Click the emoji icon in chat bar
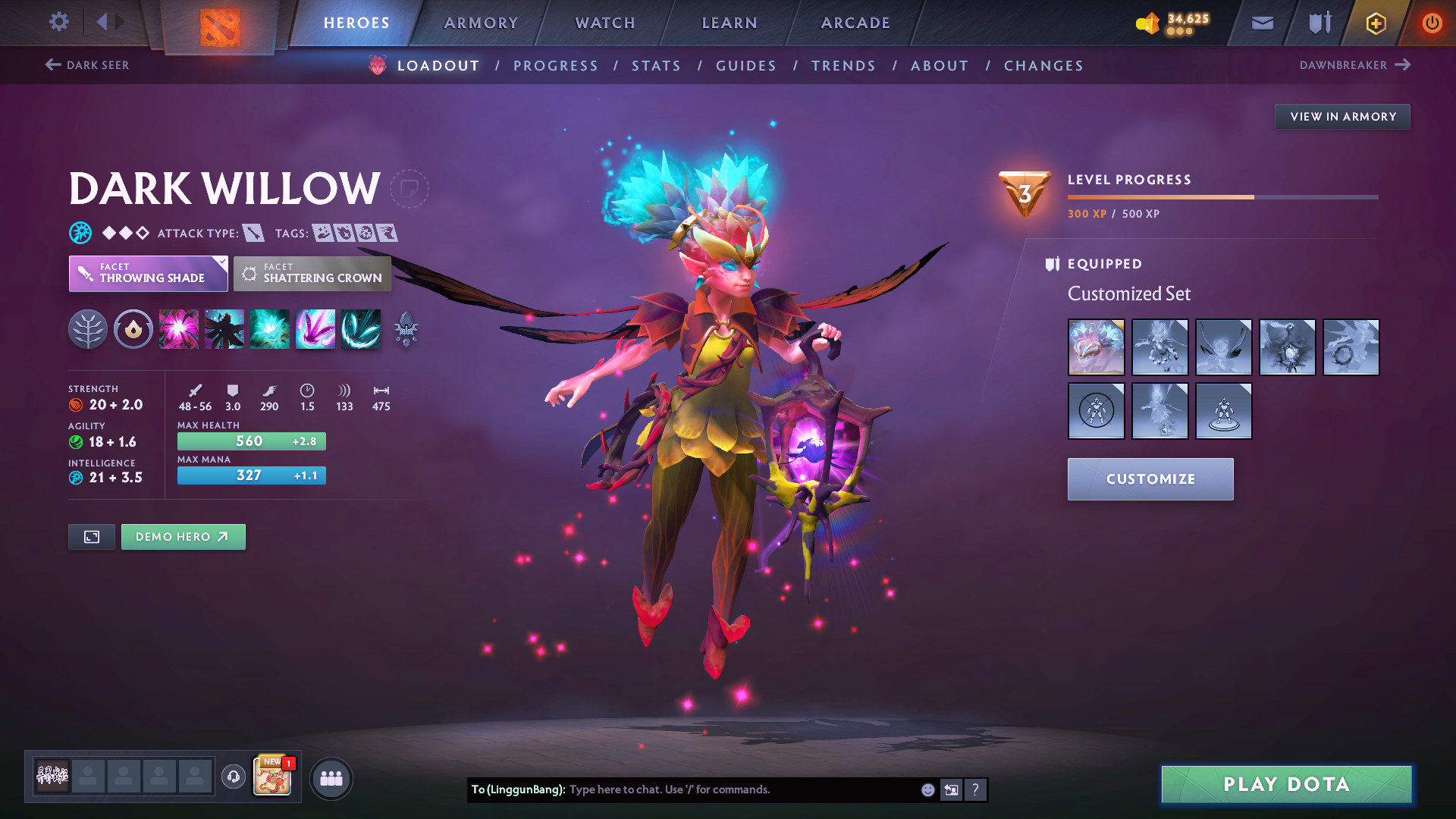The height and width of the screenshot is (819, 1456). [x=927, y=789]
